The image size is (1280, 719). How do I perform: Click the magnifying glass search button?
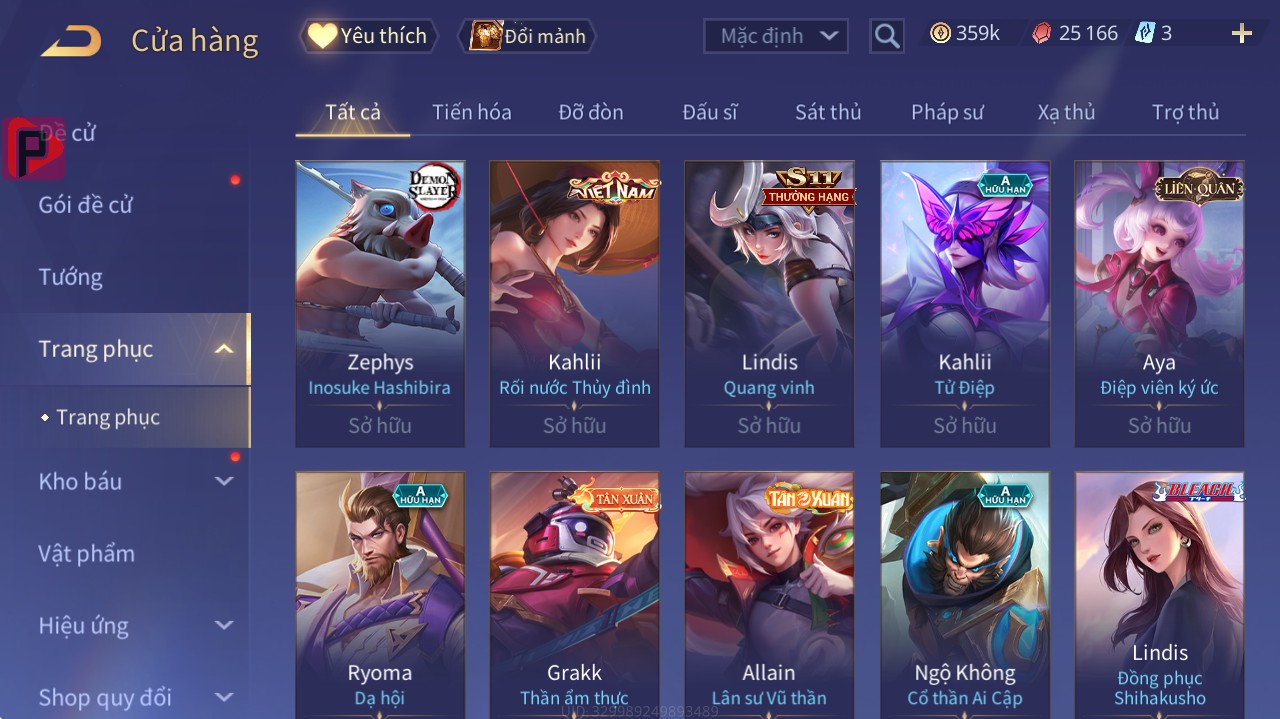point(886,36)
